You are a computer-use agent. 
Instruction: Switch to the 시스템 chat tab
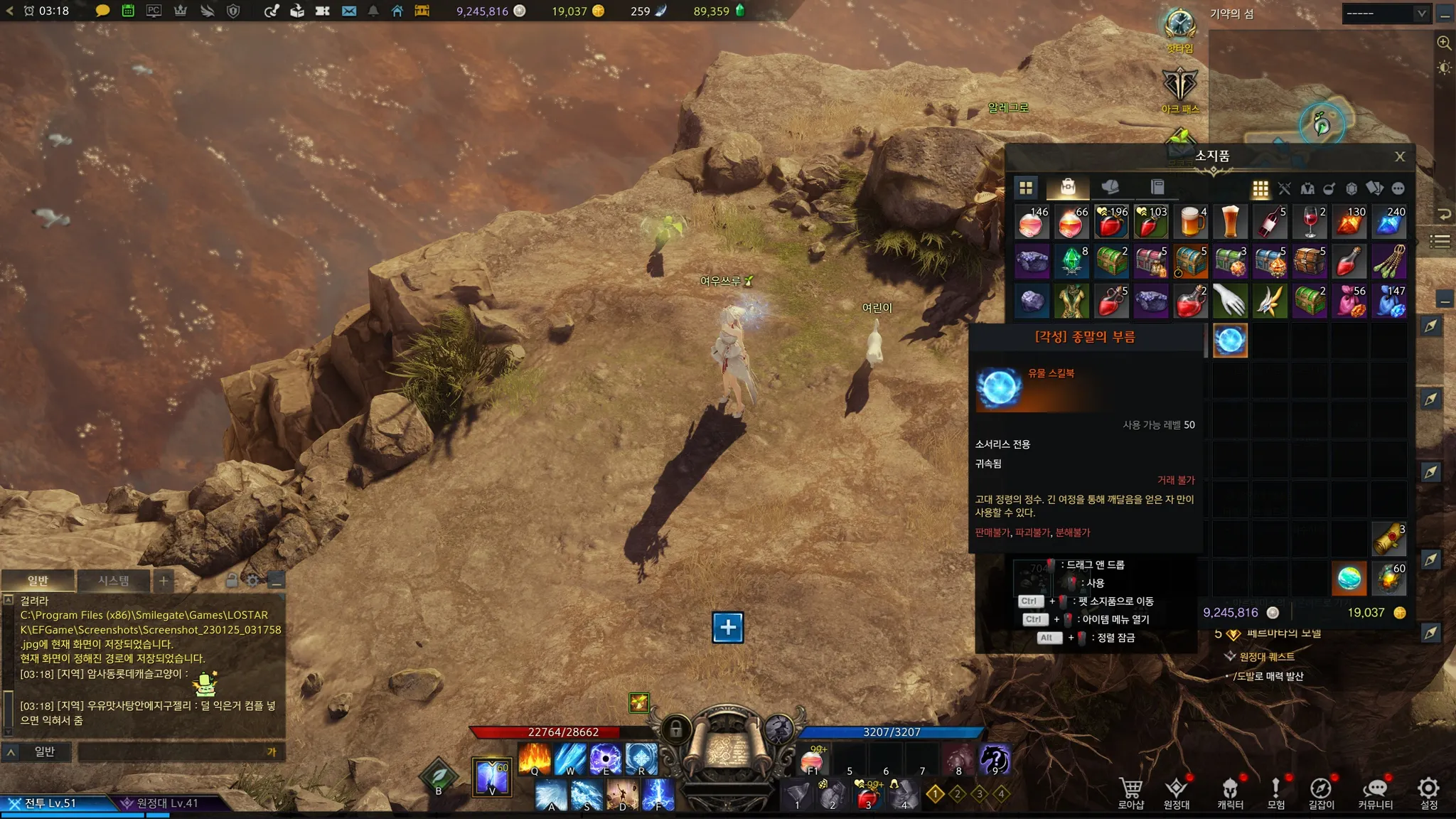113,581
